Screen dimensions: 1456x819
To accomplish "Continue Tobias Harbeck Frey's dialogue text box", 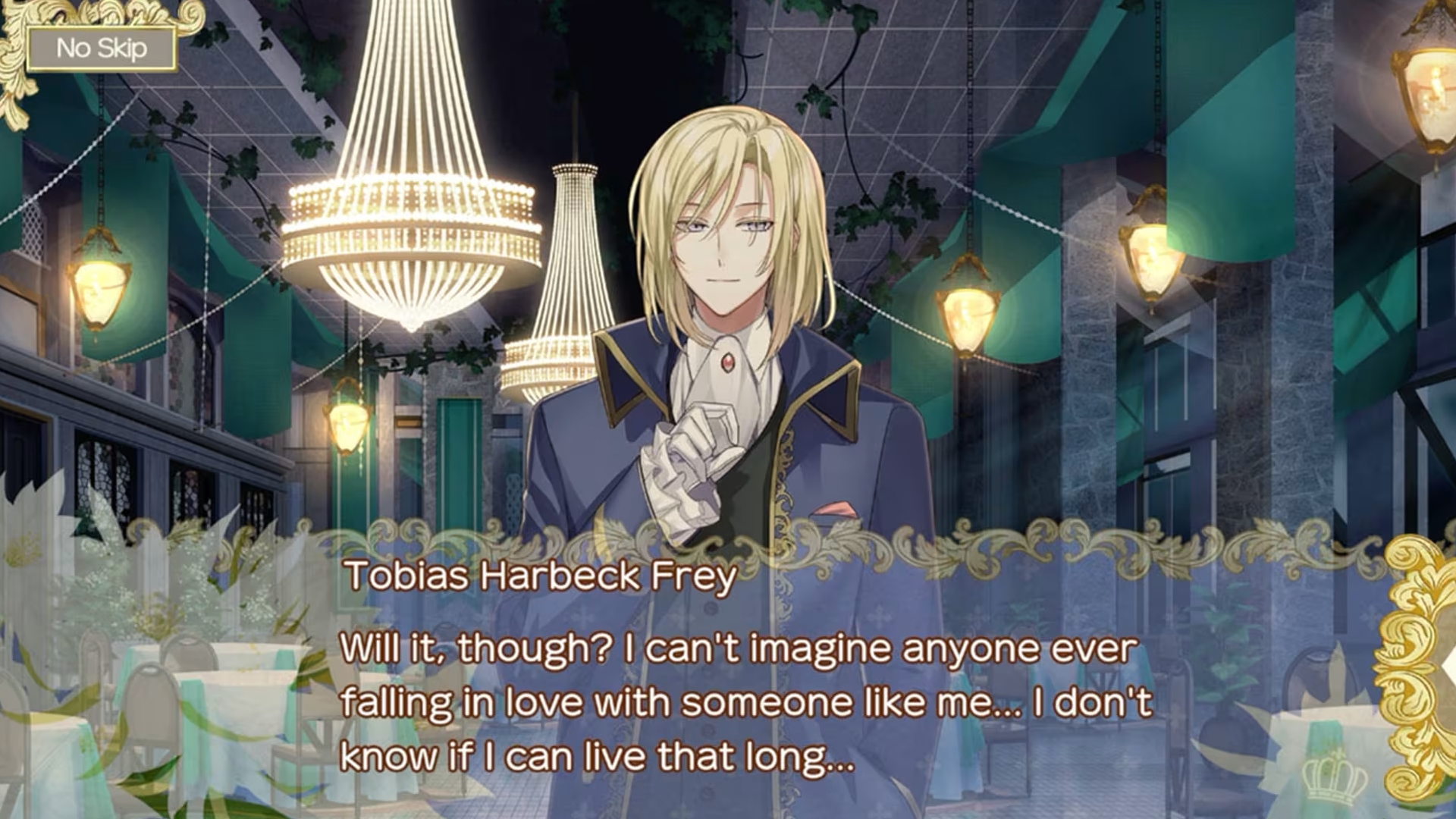I will (x=746, y=701).
